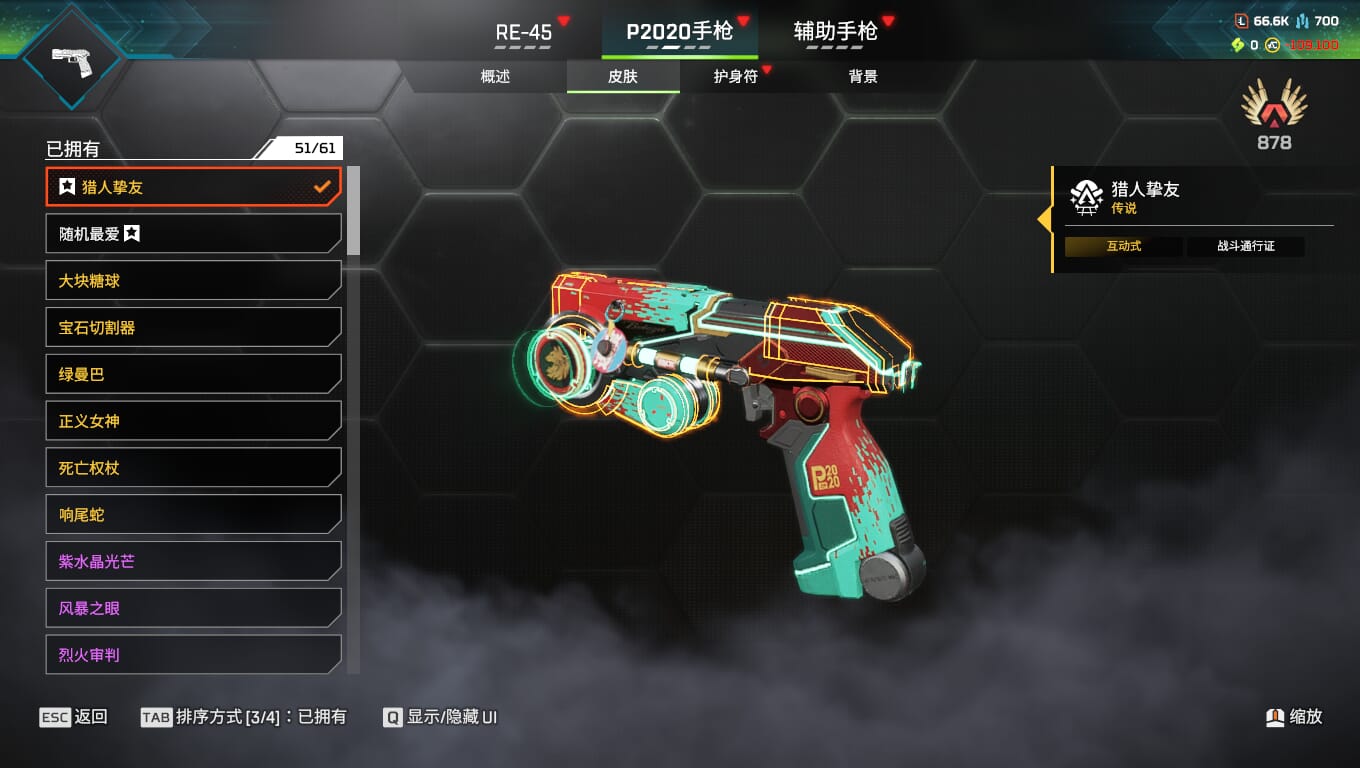
Task: Open the 辅助手枪 weapon tab
Action: point(835,32)
